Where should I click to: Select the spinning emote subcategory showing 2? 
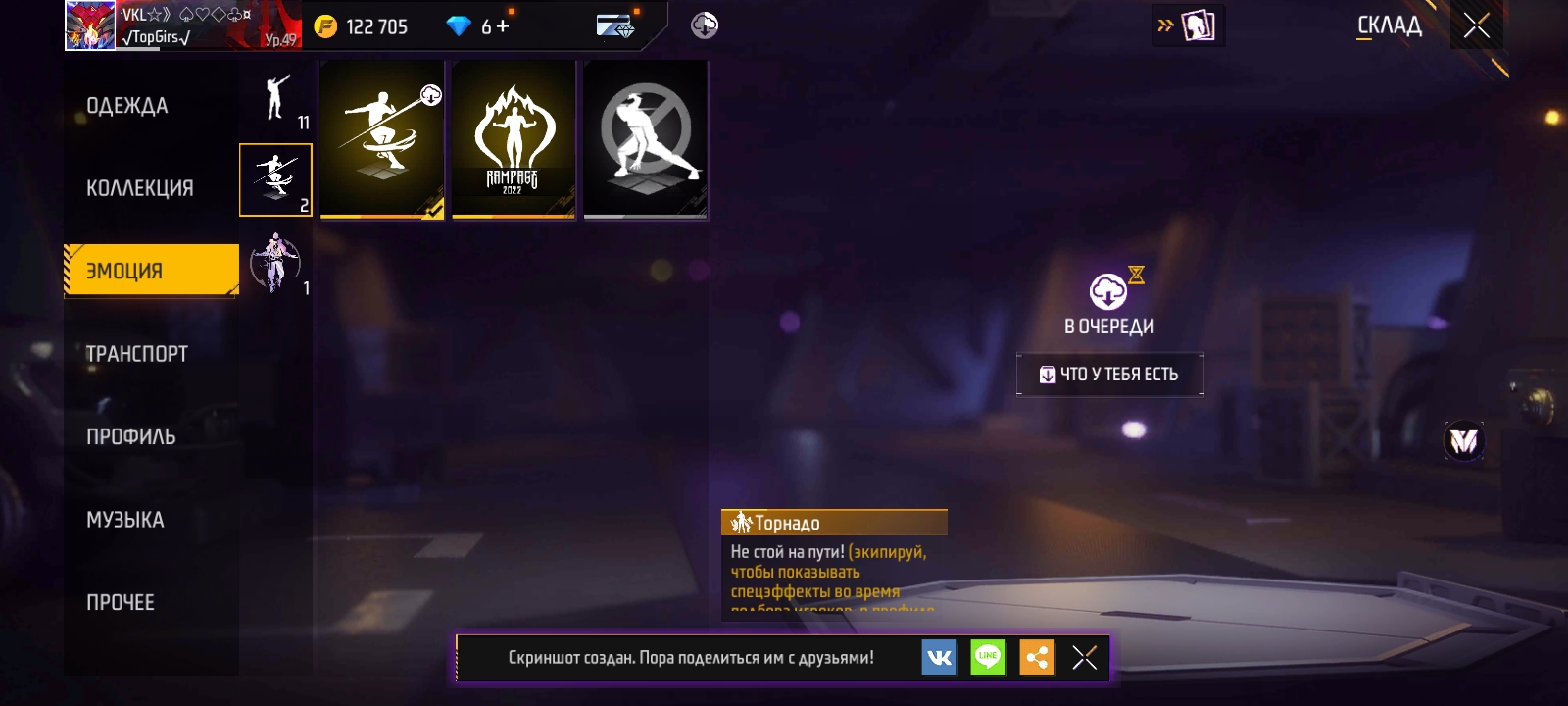275,180
